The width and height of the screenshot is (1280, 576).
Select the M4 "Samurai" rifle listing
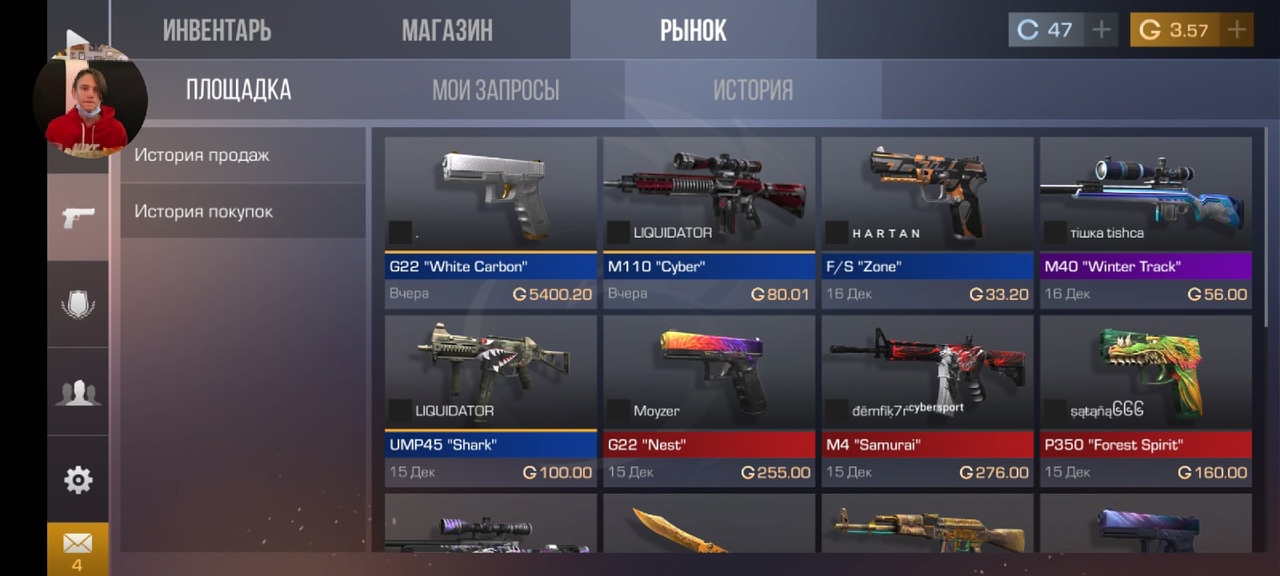tap(927, 400)
